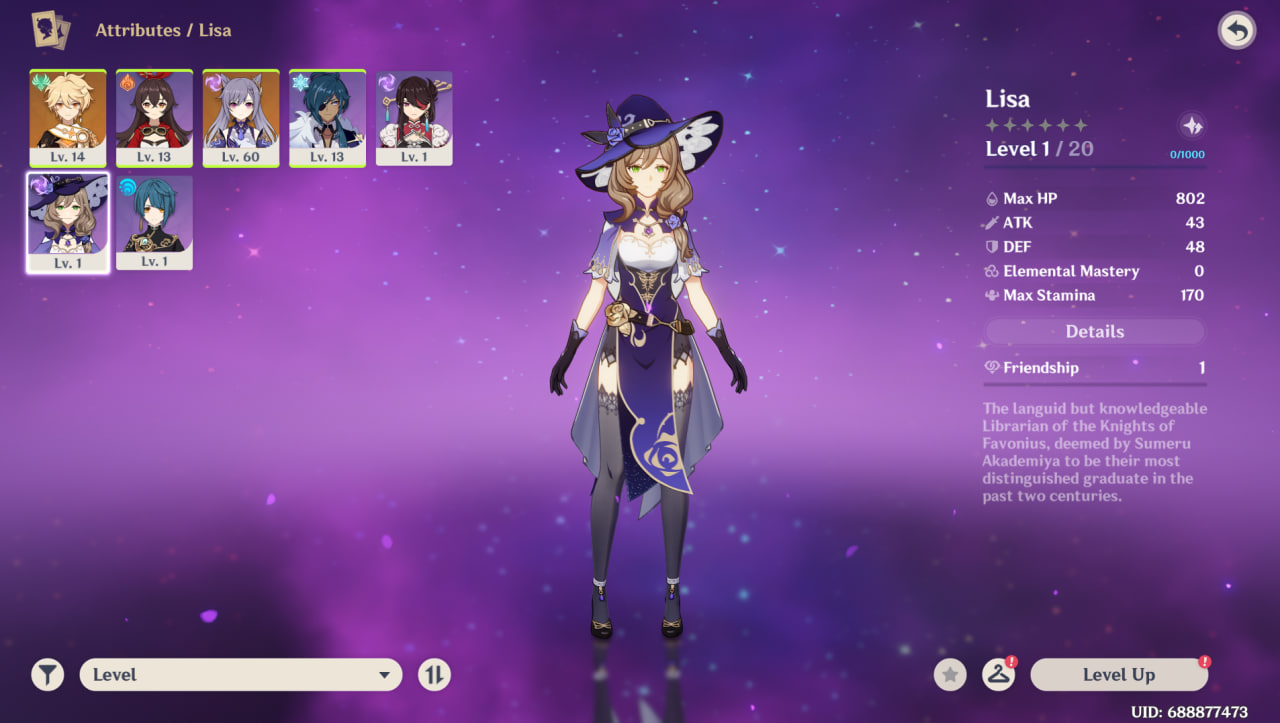Screen dimensions: 1280x723
Task: Open the Level sort dropdown
Action: click(x=241, y=675)
